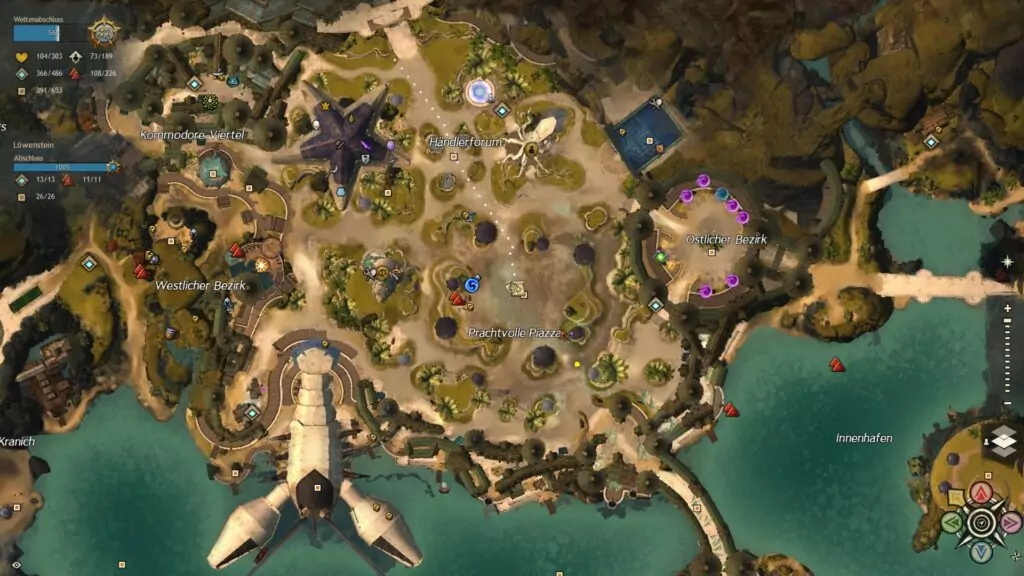Select the yellow square button beside compass
This screenshot has height=576, width=1024.
tap(956, 496)
